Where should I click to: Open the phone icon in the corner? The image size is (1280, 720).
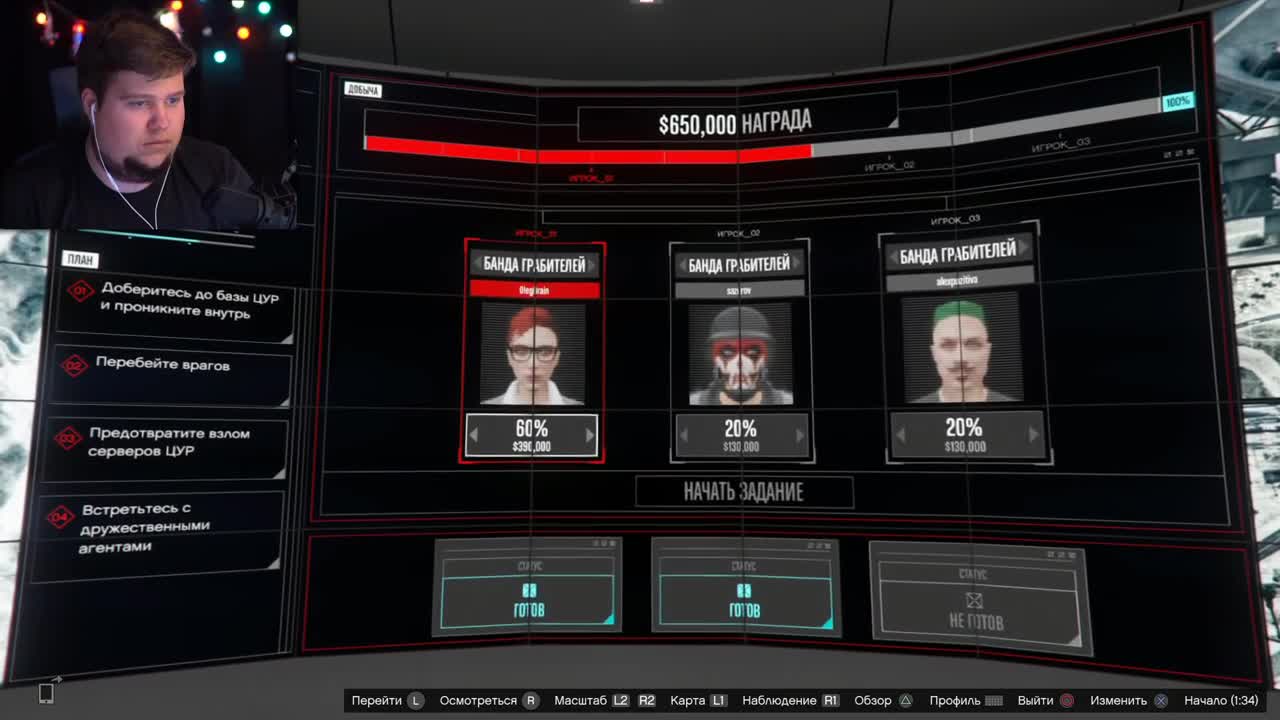coord(46,692)
